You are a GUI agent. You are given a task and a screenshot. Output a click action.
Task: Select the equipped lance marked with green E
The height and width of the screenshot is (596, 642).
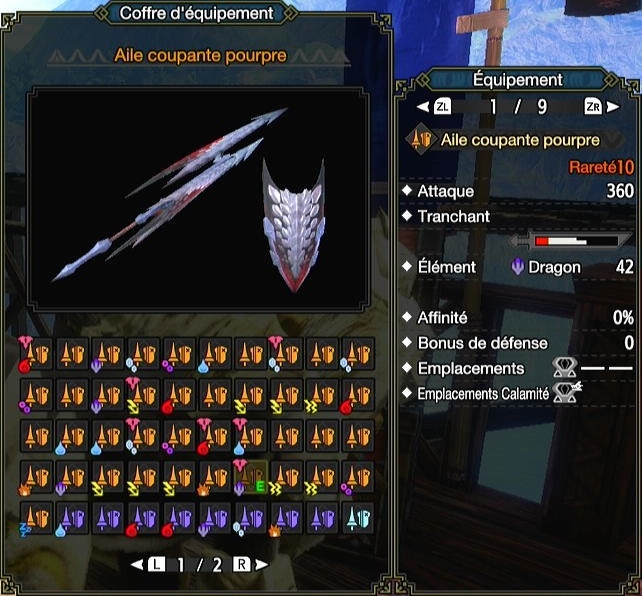249,476
